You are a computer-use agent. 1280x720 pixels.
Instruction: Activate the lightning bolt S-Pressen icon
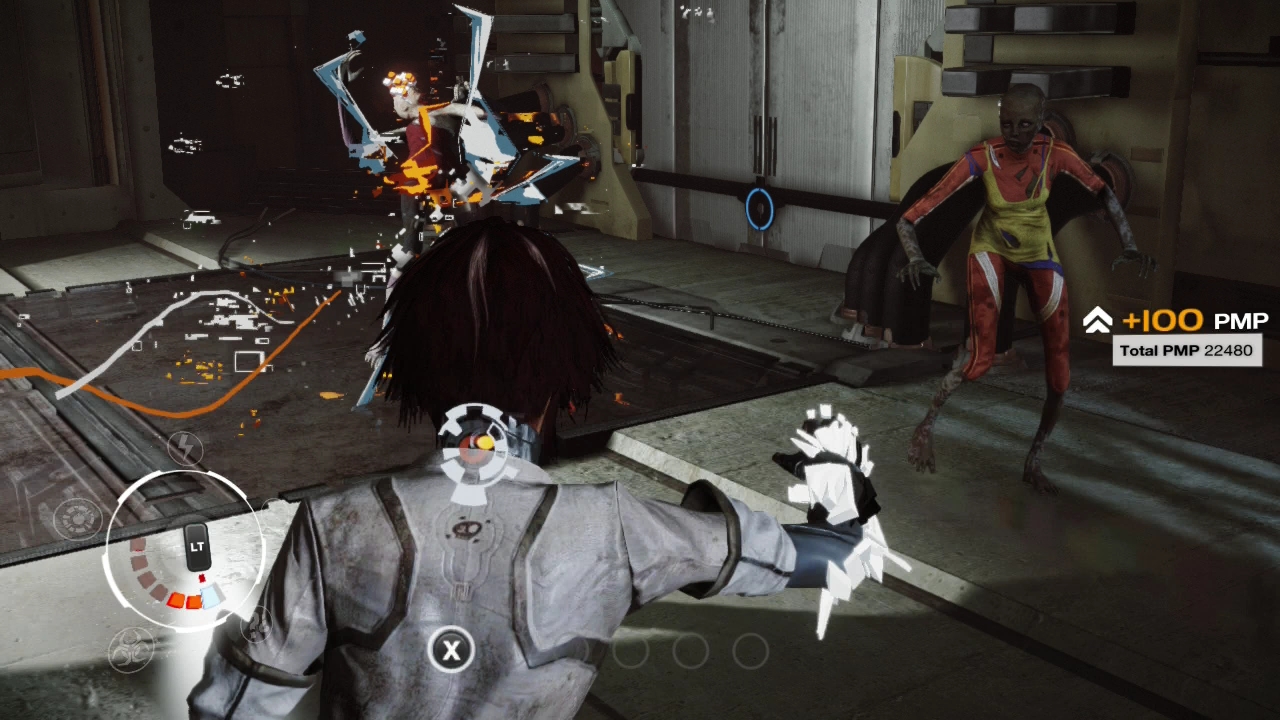185,449
